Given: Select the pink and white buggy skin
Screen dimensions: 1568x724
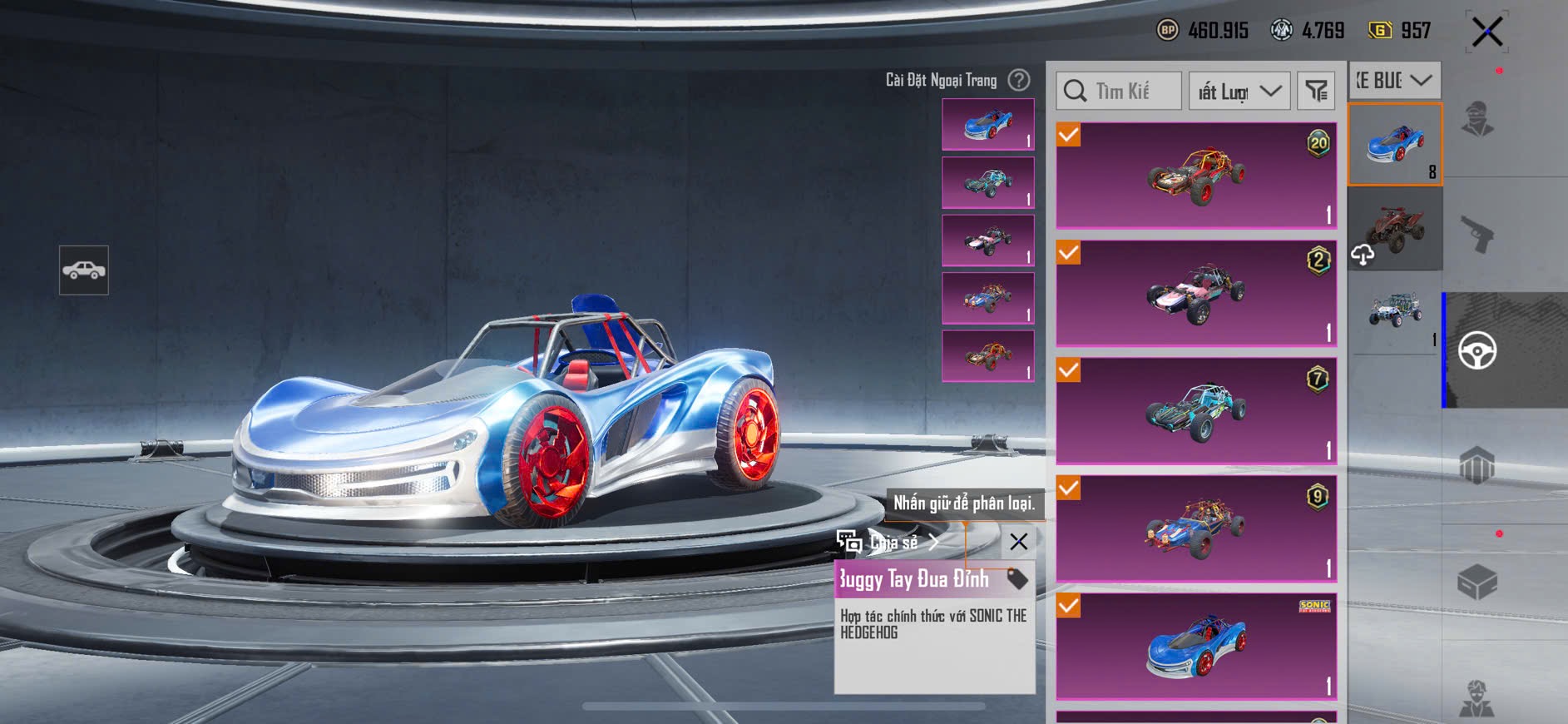Looking at the screenshot, I should coord(1196,293).
